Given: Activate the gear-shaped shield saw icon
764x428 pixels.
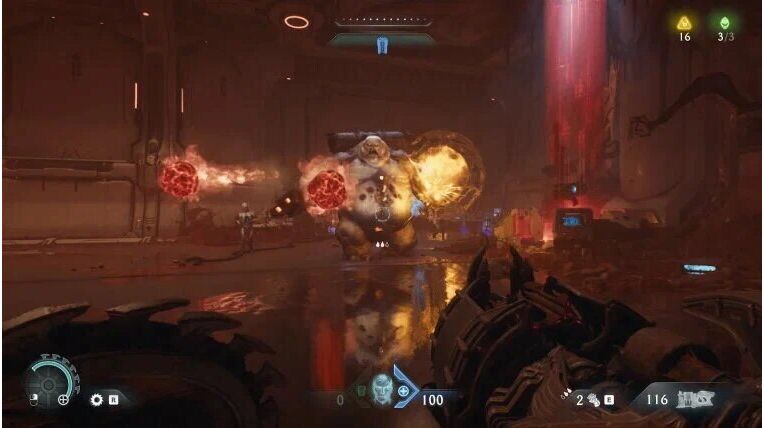Looking at the screenshot, I should click(x=97, y=399).
